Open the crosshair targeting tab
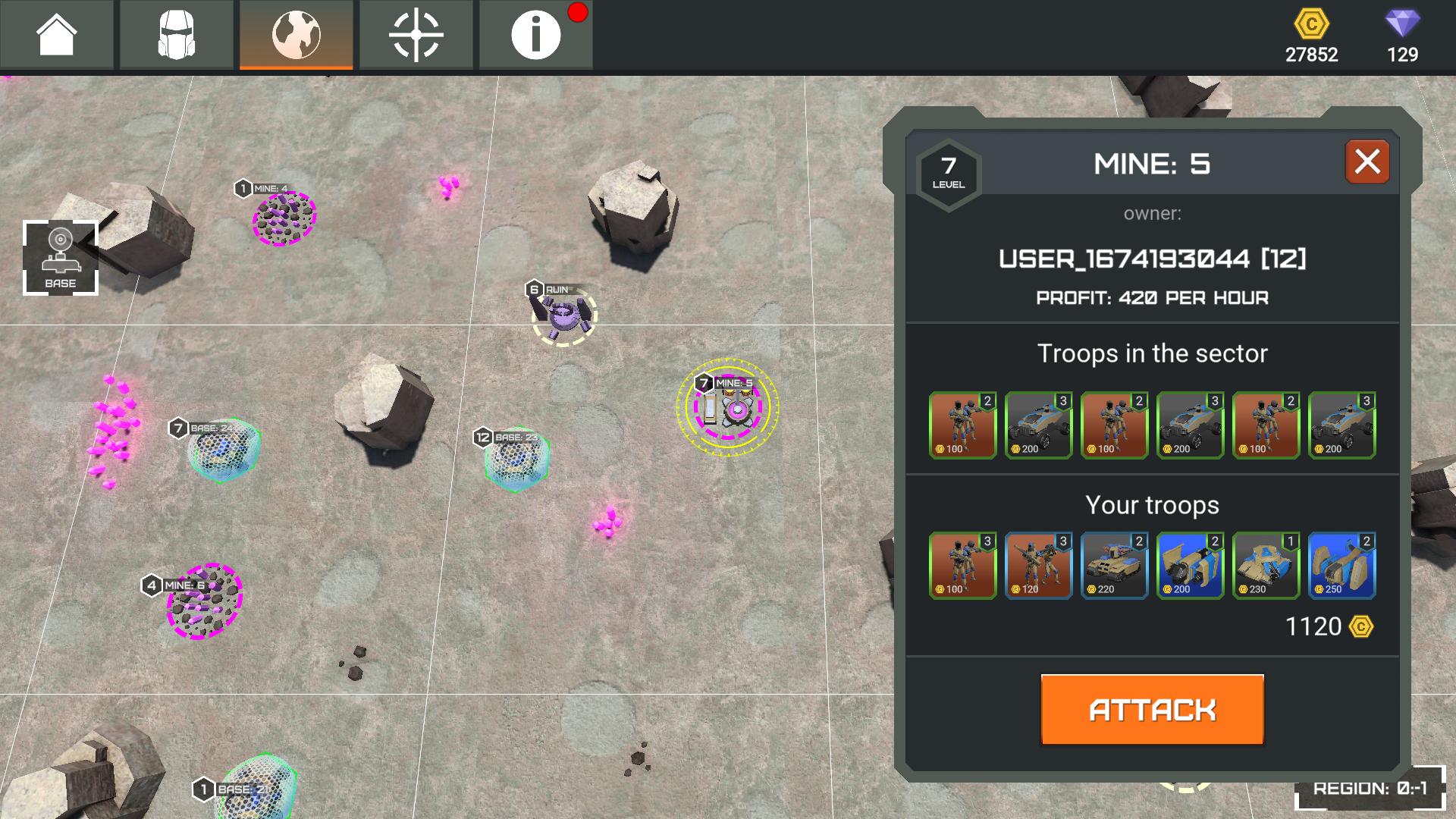 click(x=416, y=35)
